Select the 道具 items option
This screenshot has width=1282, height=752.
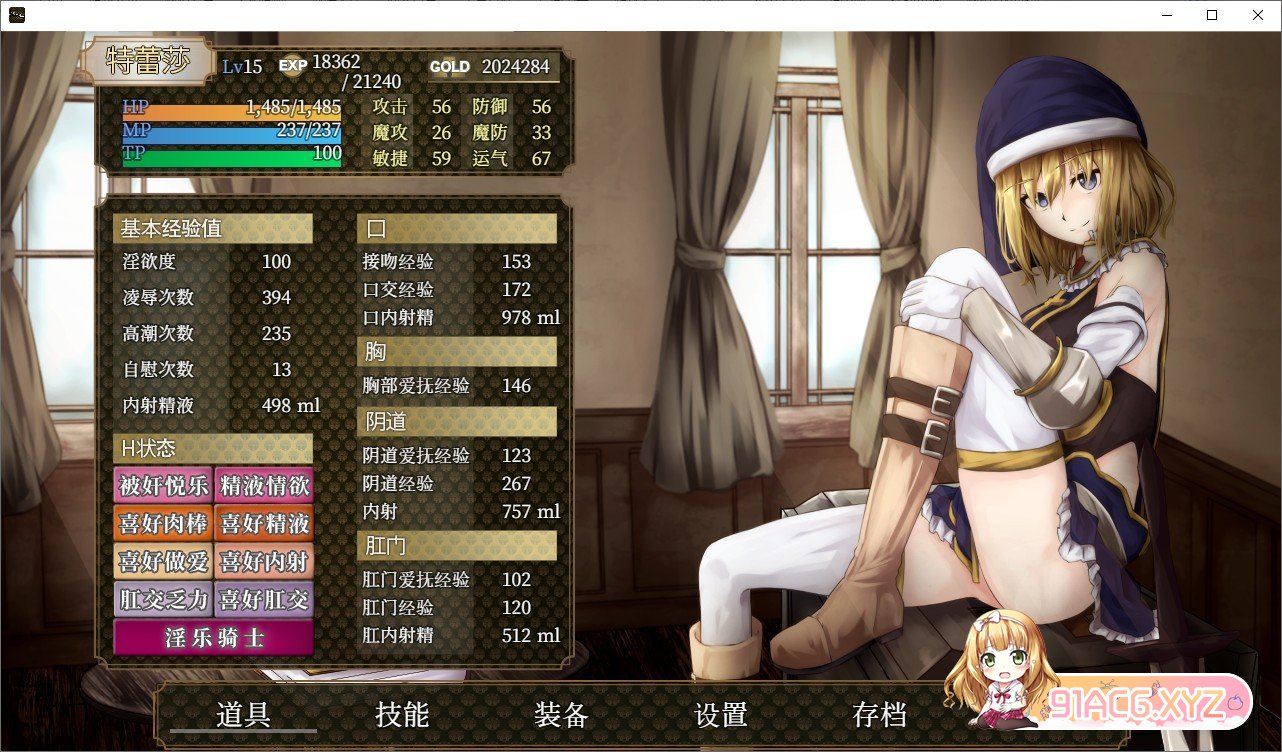[x=243, y=716]
